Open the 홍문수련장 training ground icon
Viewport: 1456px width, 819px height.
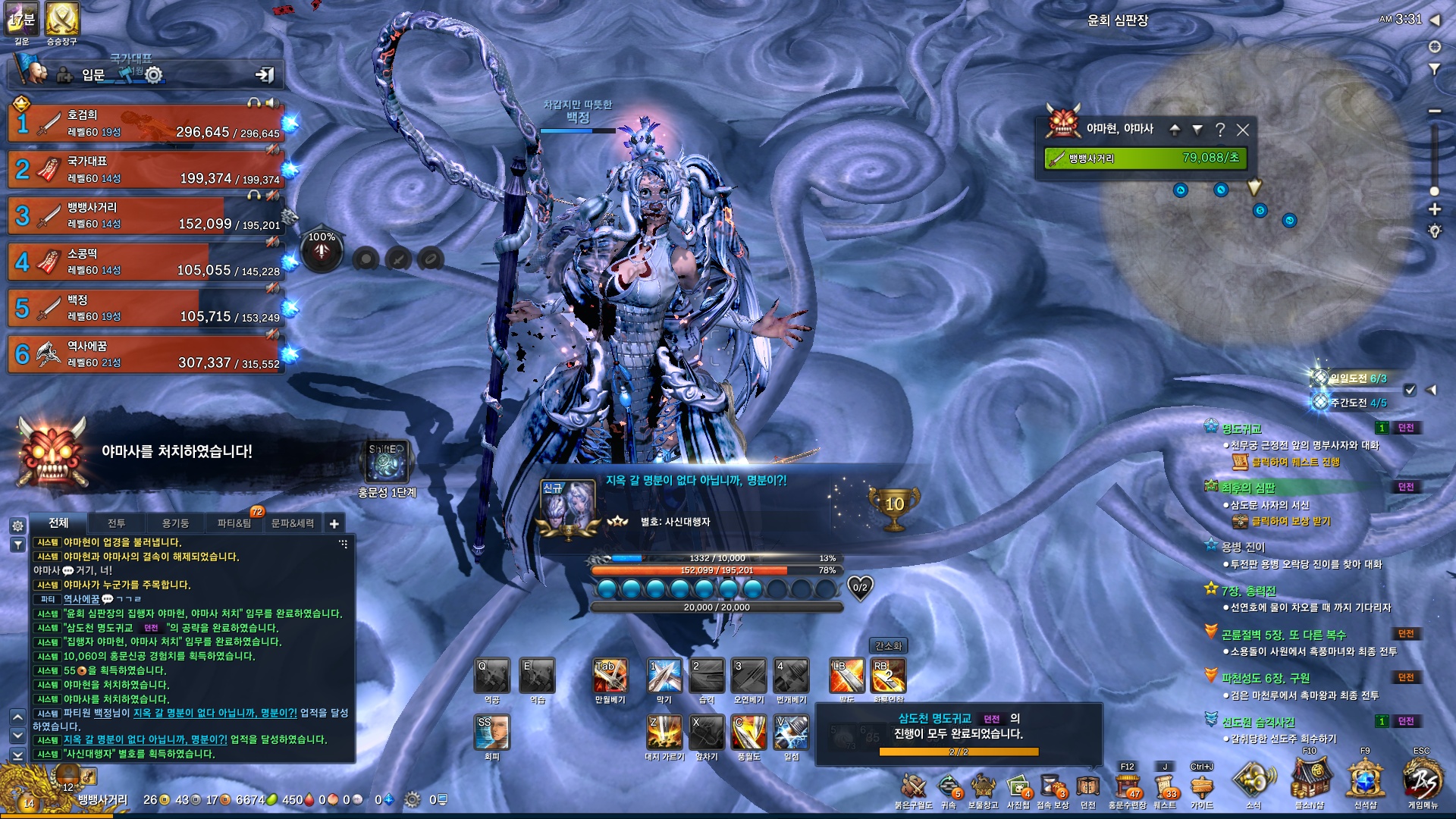1127,787
